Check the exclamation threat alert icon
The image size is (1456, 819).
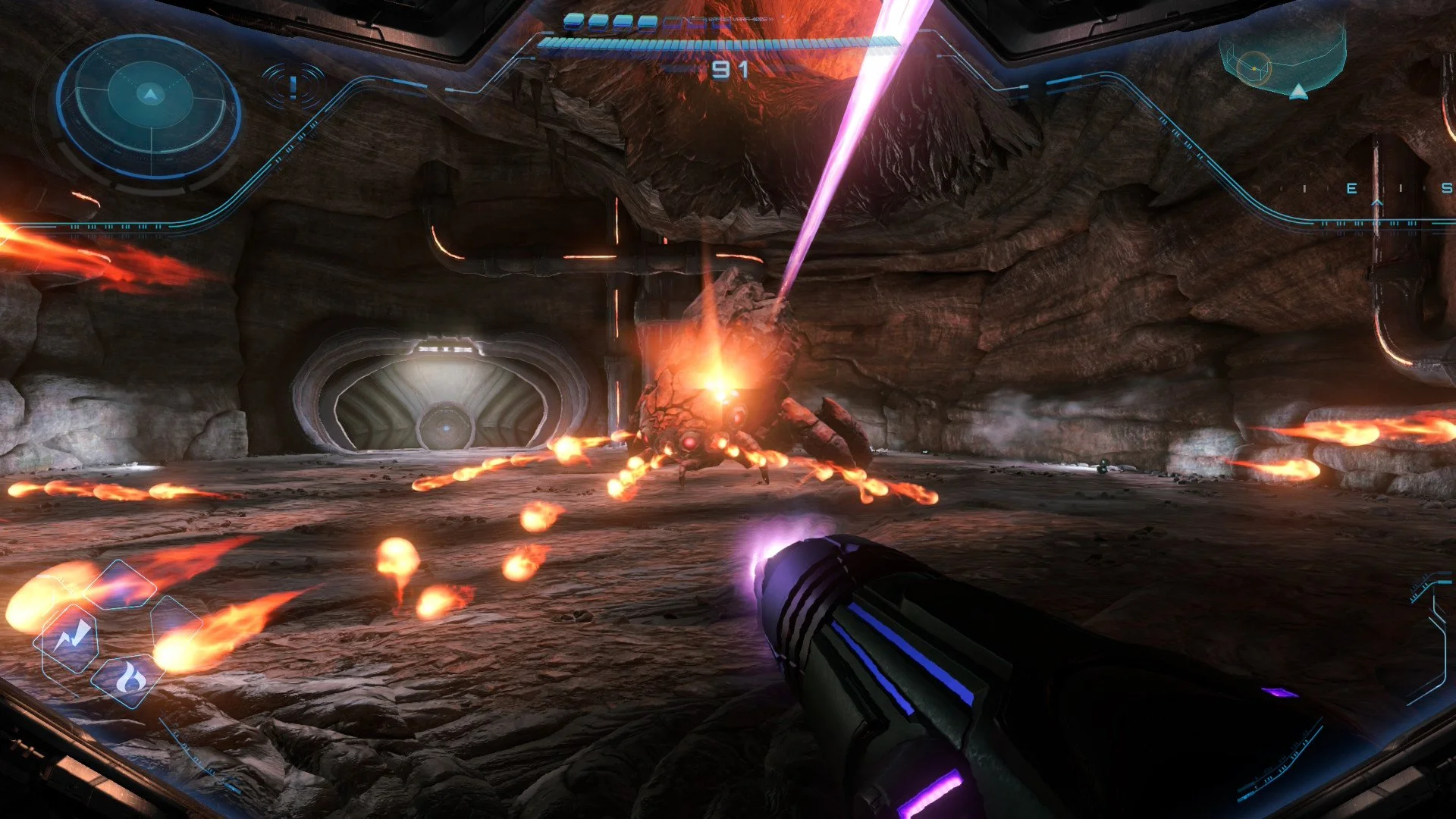[x=293, y=86]
